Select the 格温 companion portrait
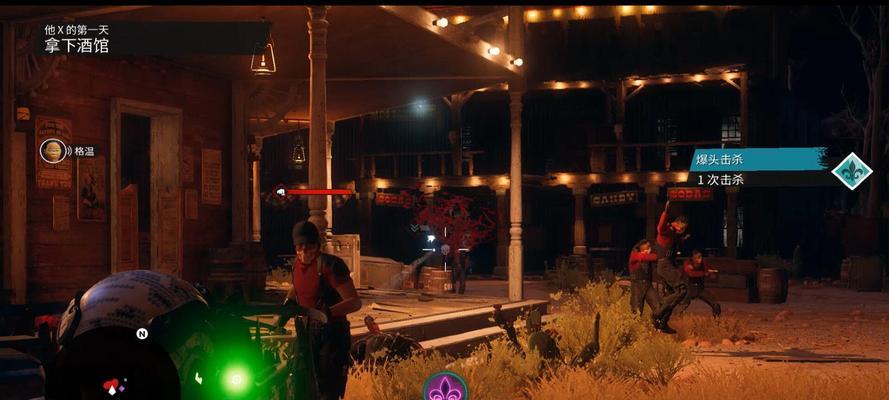Image resolution: width=889 pixels, height=400 pixels. tap(52, 151)
